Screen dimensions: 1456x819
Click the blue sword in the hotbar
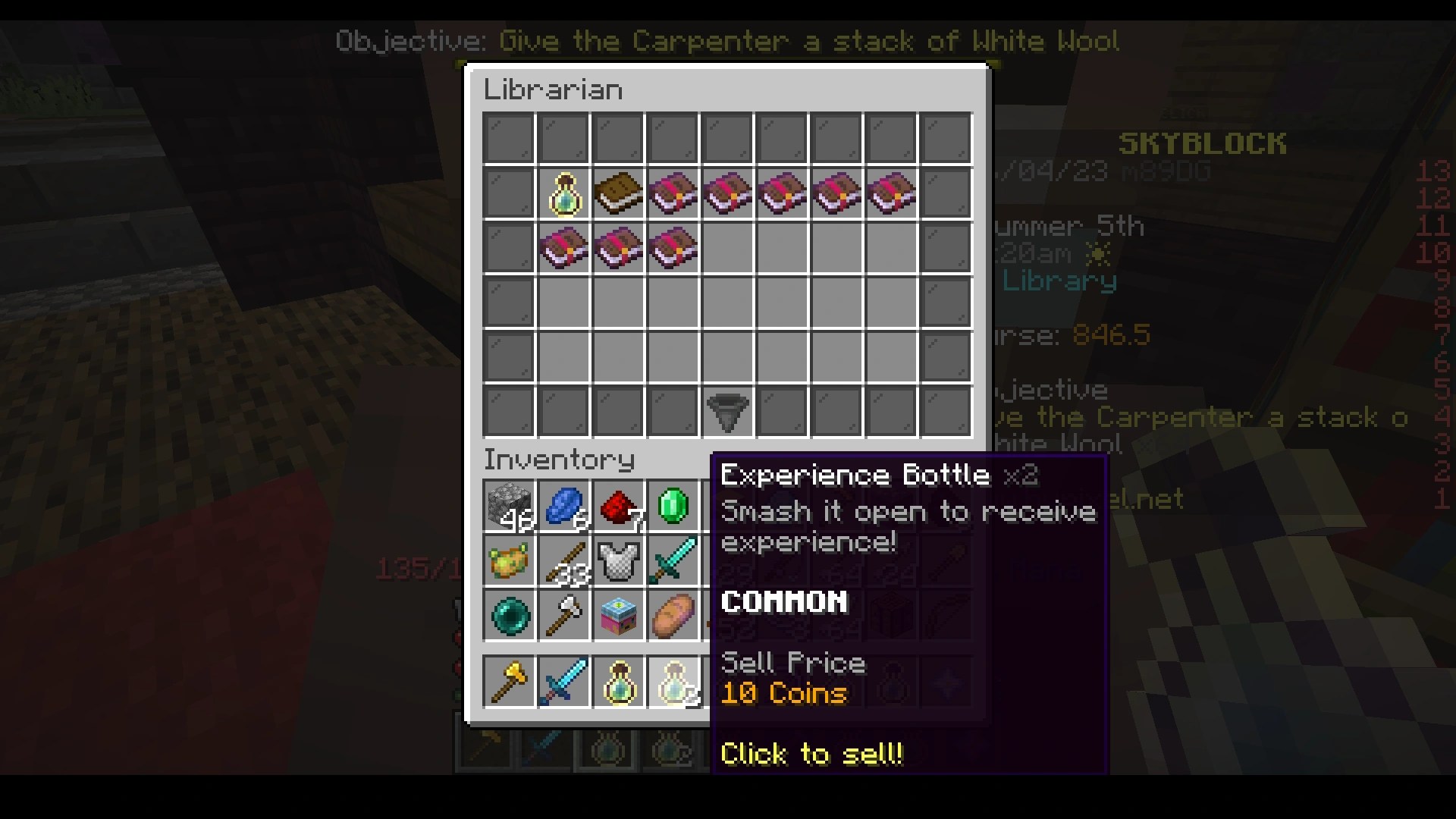(x=563, y=680)
